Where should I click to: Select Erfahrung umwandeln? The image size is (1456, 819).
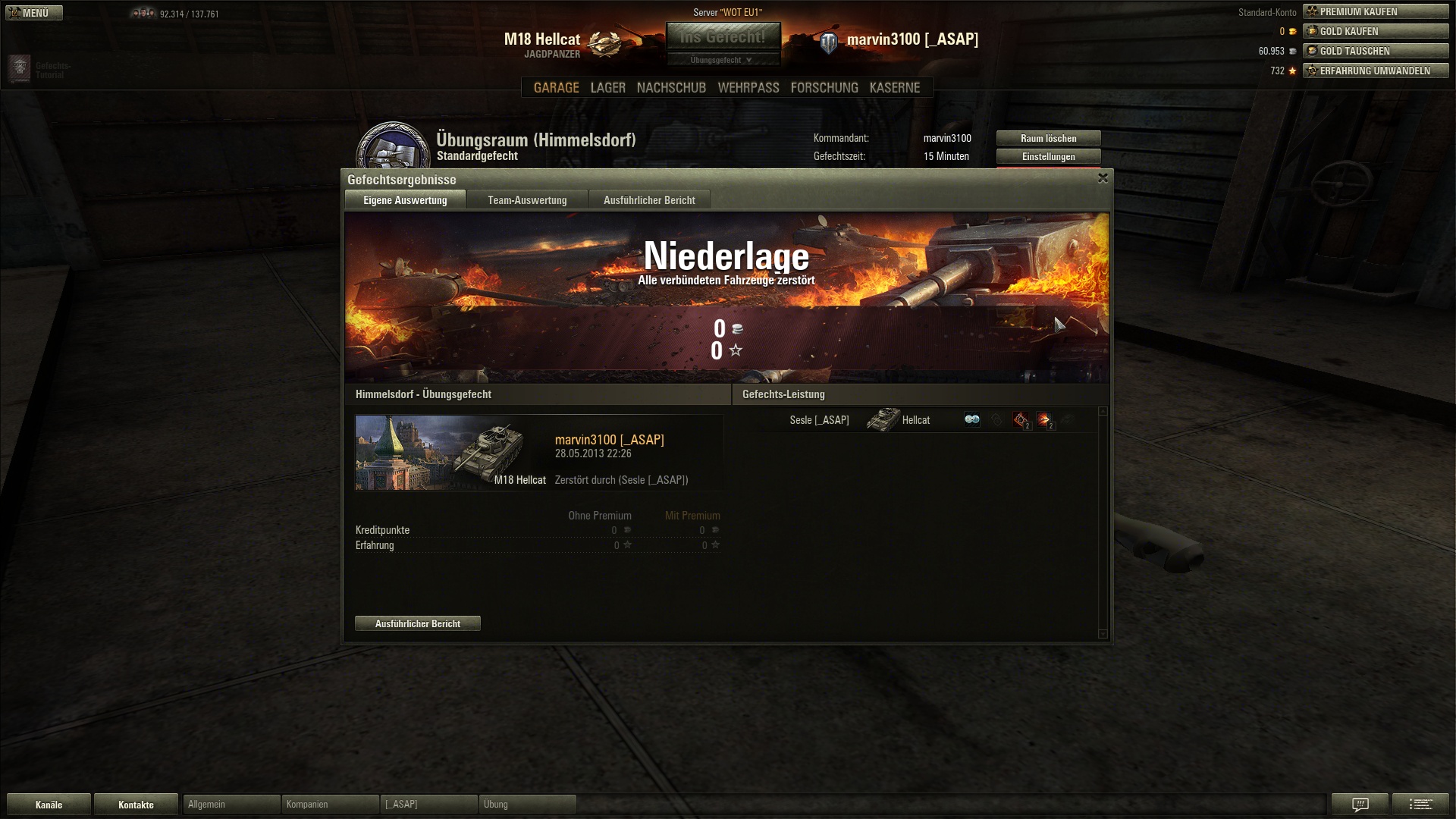pyautogui.click(x=1375, y=71)
